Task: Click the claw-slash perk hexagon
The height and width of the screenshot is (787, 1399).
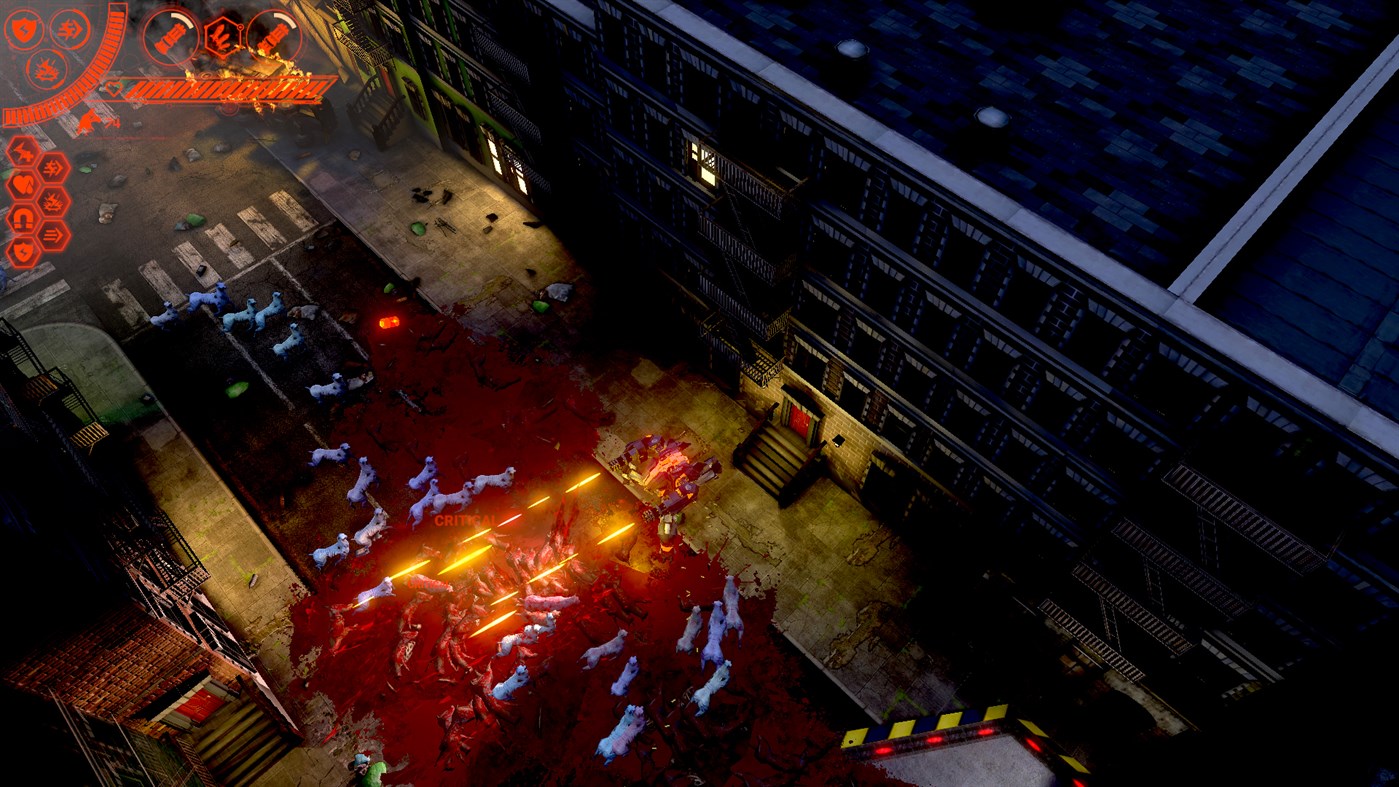Action: [x=21, y=148]
